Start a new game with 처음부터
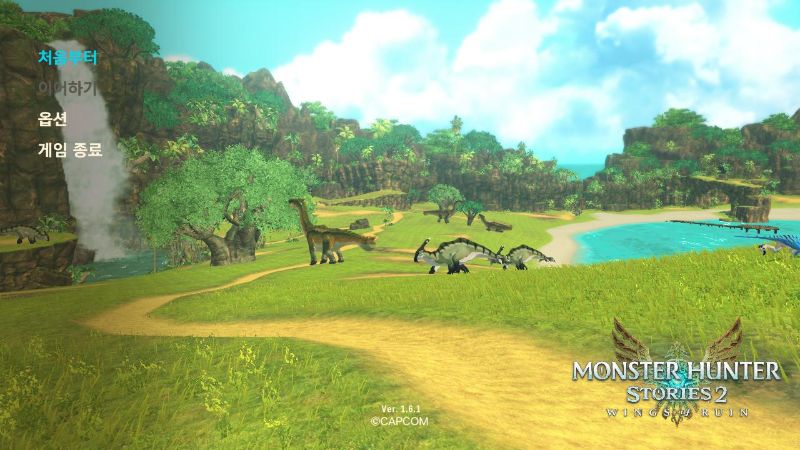This screenshot has width=800, height=450. 67,57
